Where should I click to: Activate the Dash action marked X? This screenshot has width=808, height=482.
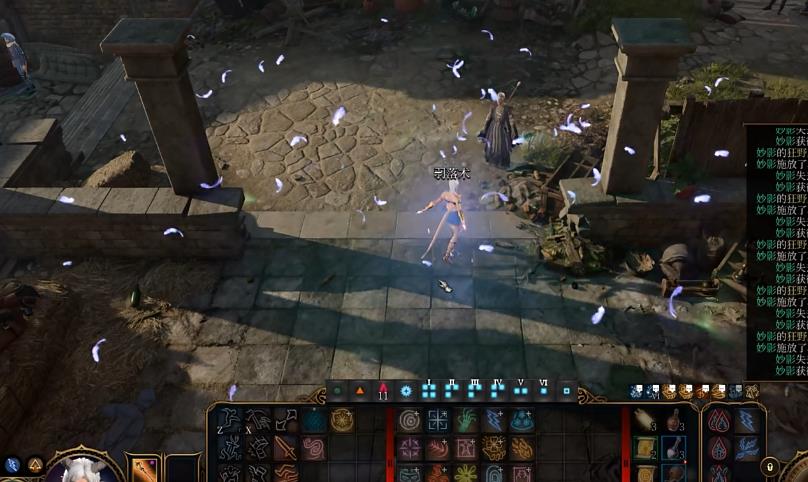258,420
